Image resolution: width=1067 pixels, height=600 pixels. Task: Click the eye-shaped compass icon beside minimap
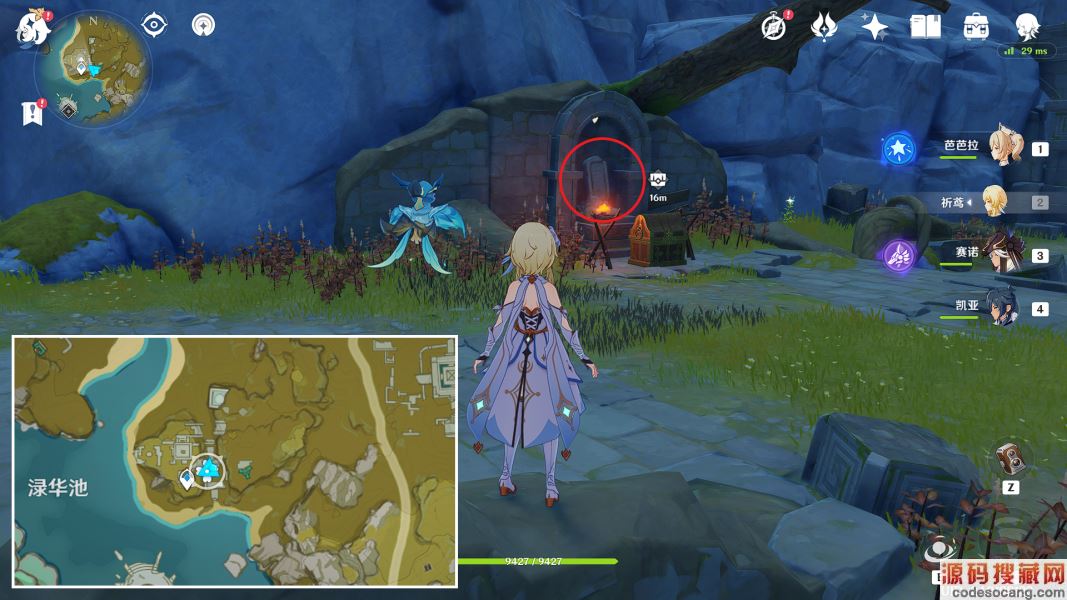click(x=154, y=24)
